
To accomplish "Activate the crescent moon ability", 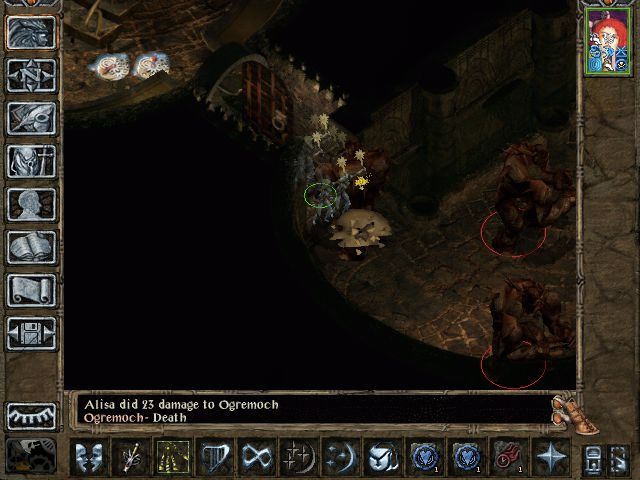I will click(341, 457).
